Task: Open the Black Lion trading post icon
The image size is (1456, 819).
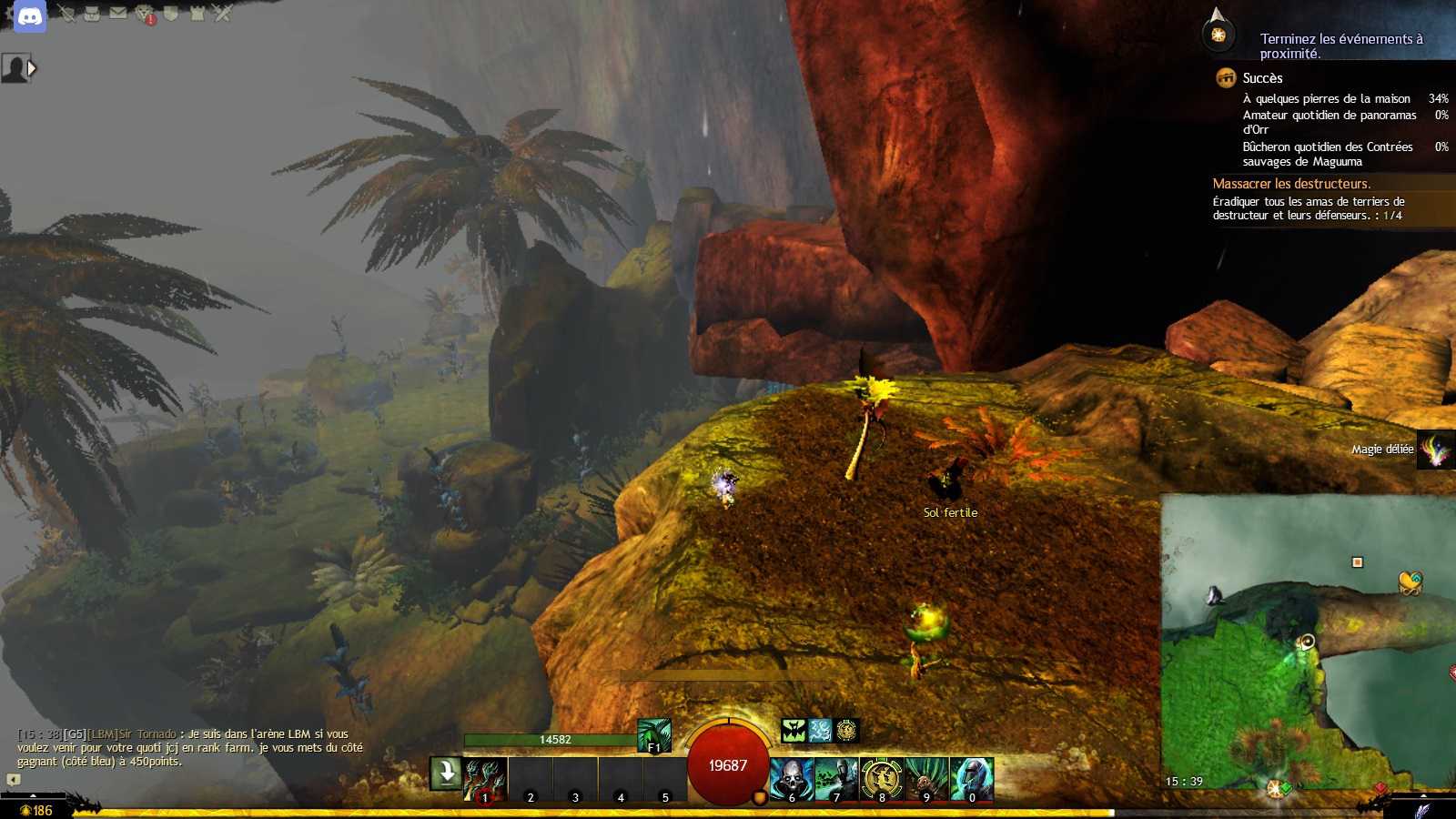Action: pyautogui.click(x=145, y=14)
